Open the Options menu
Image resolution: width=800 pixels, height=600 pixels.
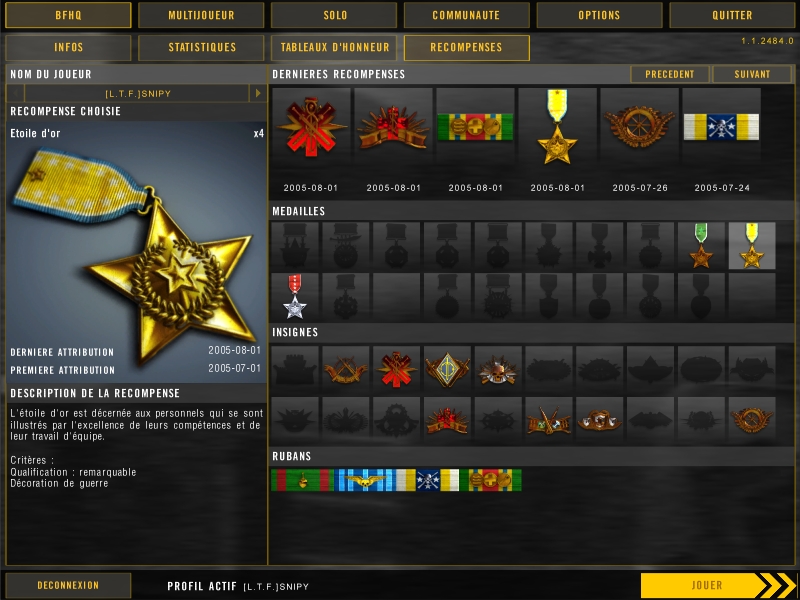[x=599, y=15]
